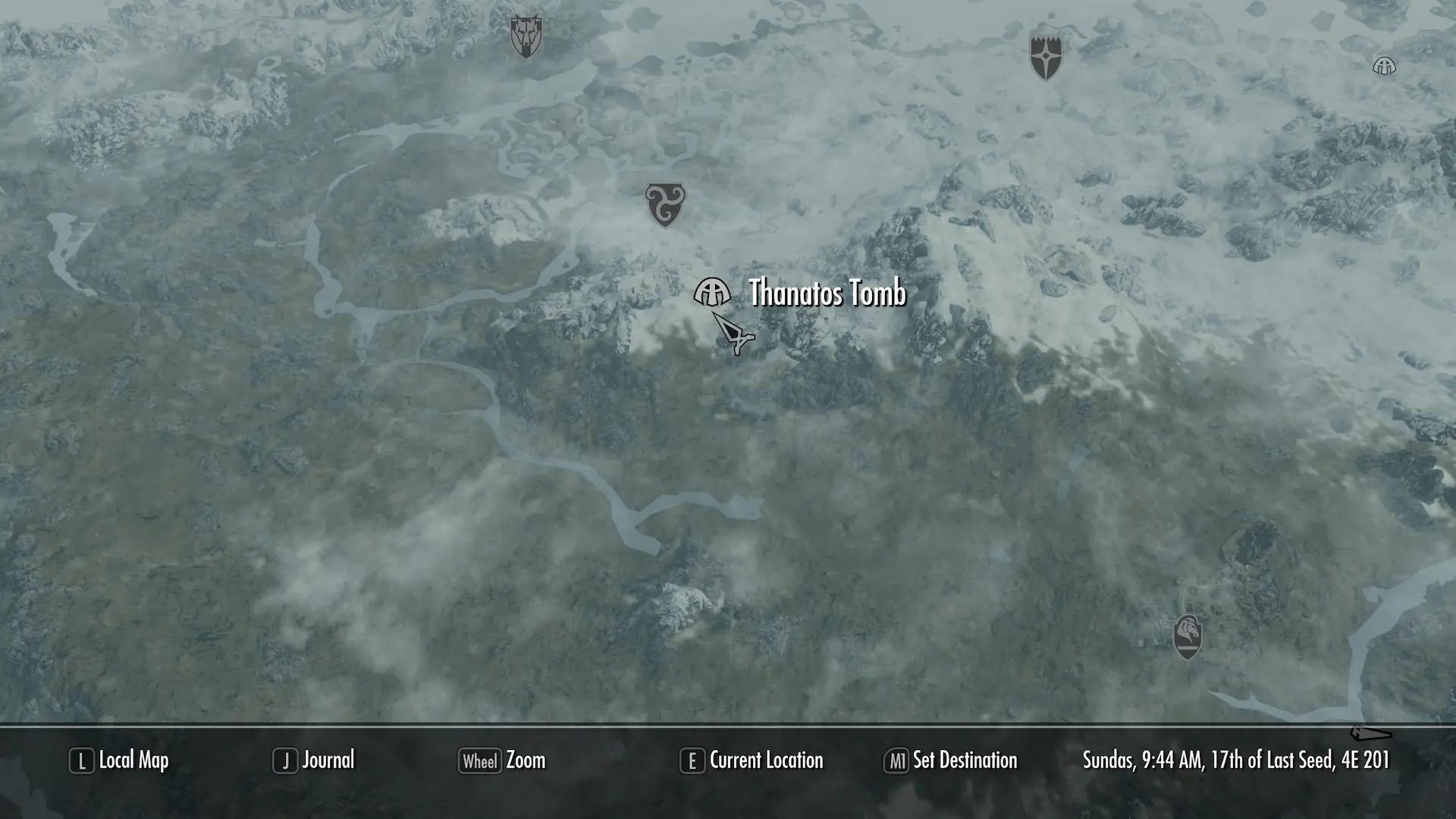Click the Zoom label on the bottom bar
This screenshot has height=819, width=1456.
point(527,761)
